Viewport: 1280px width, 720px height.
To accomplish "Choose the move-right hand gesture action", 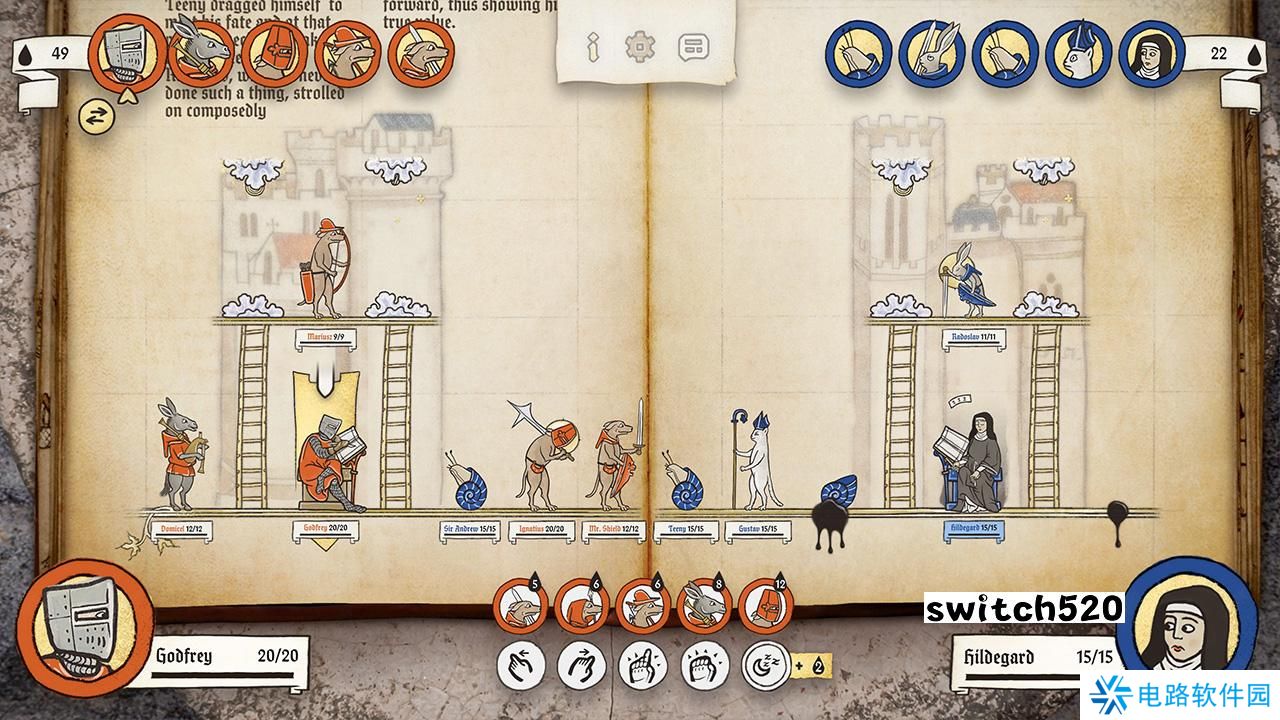I will 582,665.
